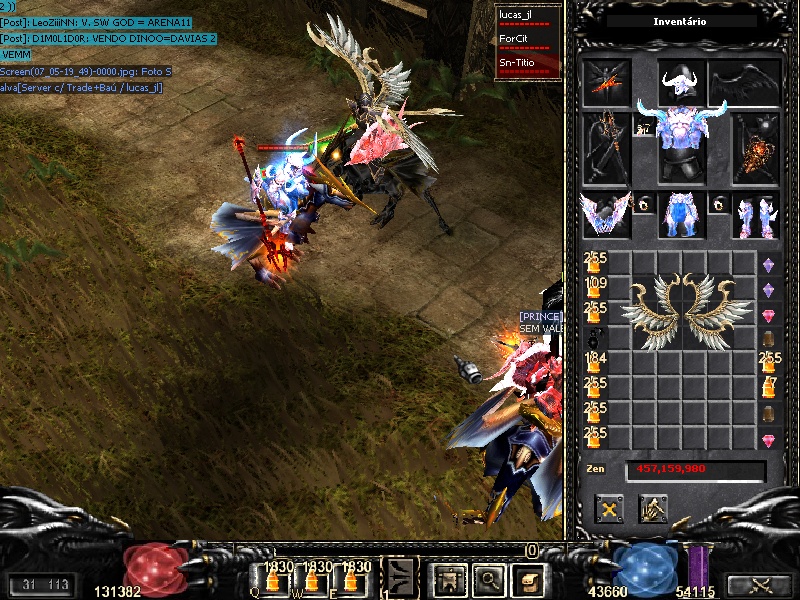Select the black bomb item in the inventory

point(594,336)
